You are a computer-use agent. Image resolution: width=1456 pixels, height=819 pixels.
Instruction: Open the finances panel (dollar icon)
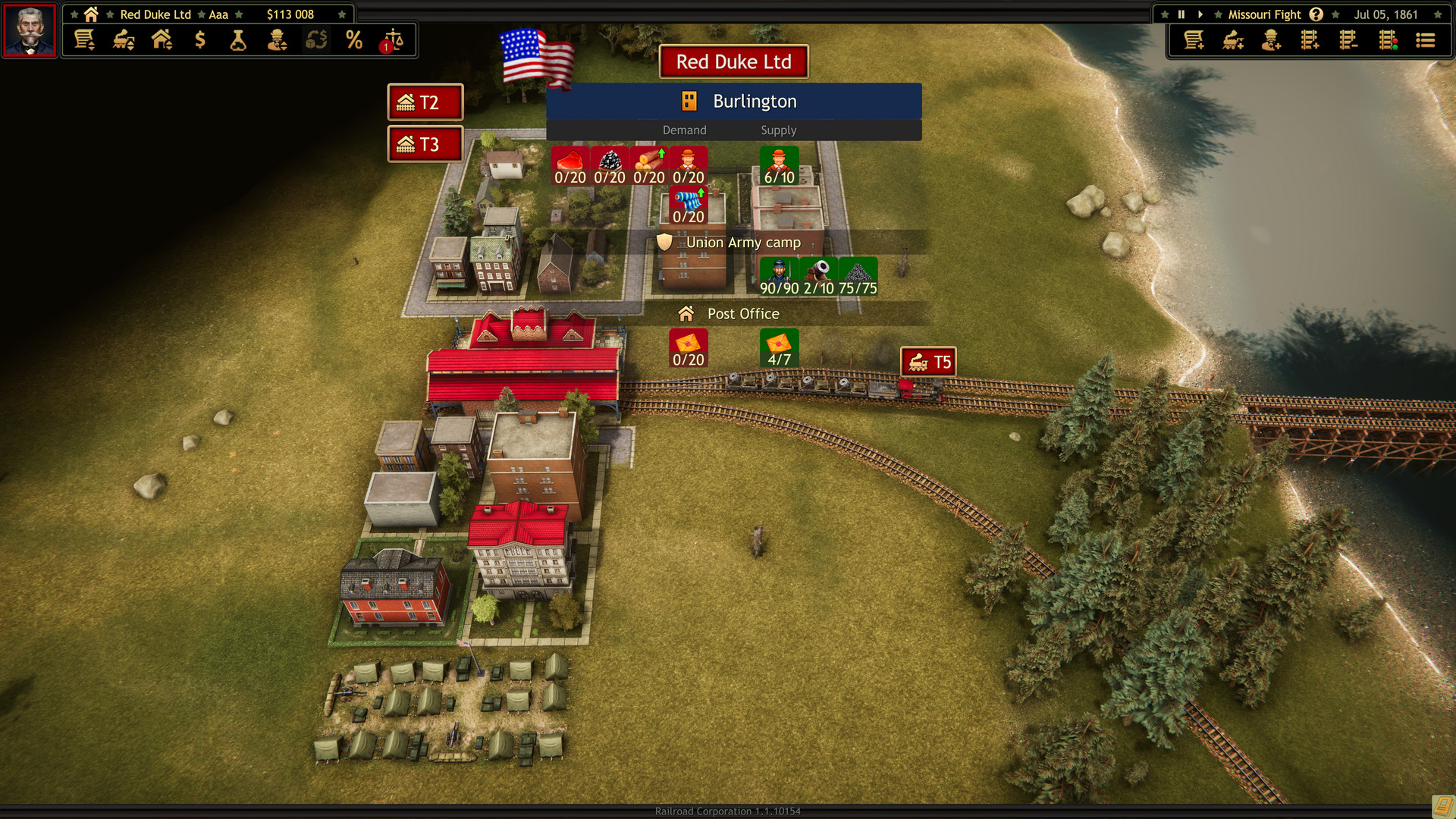200,40
